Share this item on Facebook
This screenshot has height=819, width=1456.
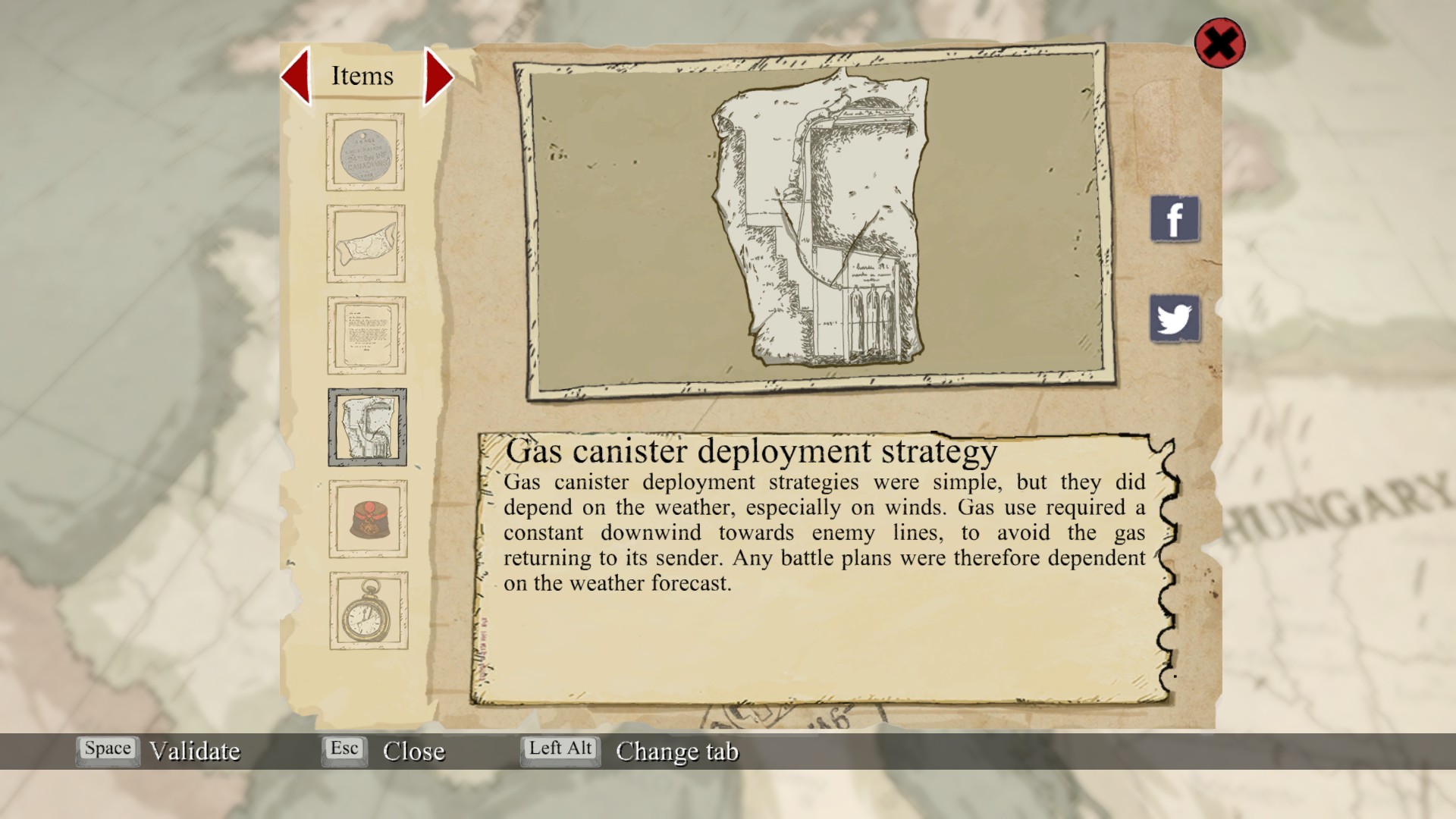coord(1175,219)
